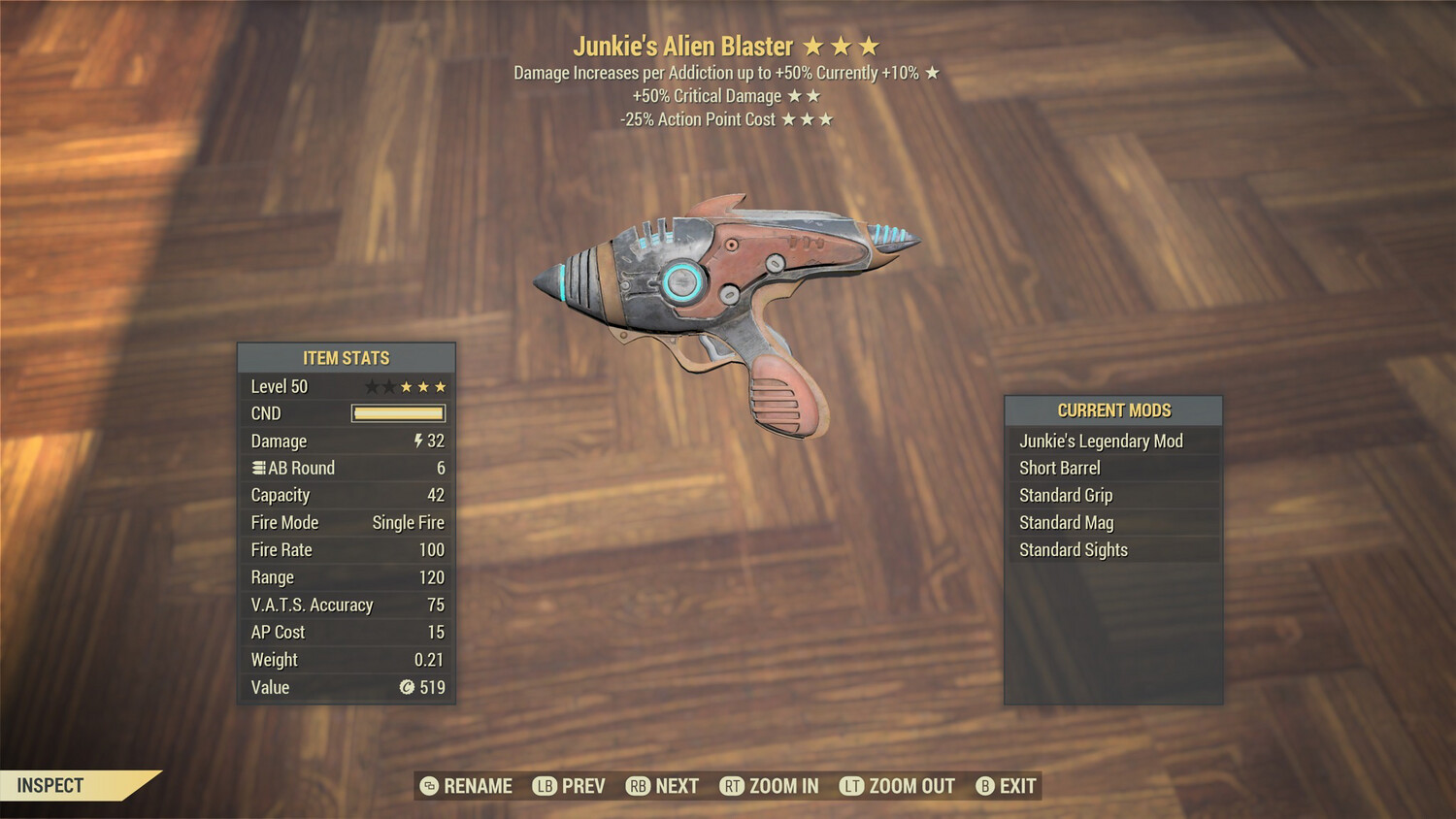Select the CURRENT MODS panel header
This screenshot has width=1456, height=819.
pyautogui.click(x=1113, y=409)
